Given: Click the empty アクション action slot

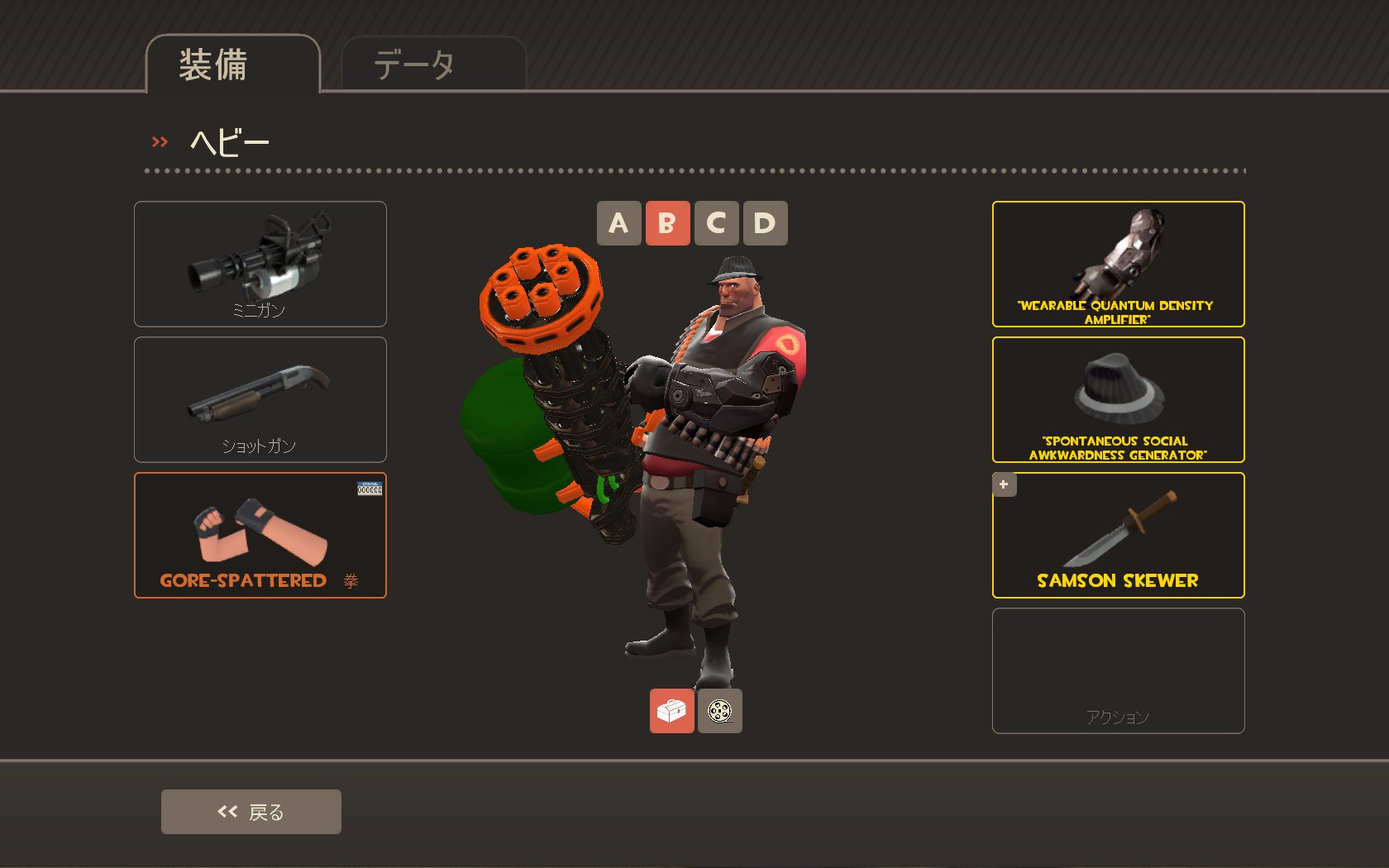Looking at the screenshot, I should 1117,670.
